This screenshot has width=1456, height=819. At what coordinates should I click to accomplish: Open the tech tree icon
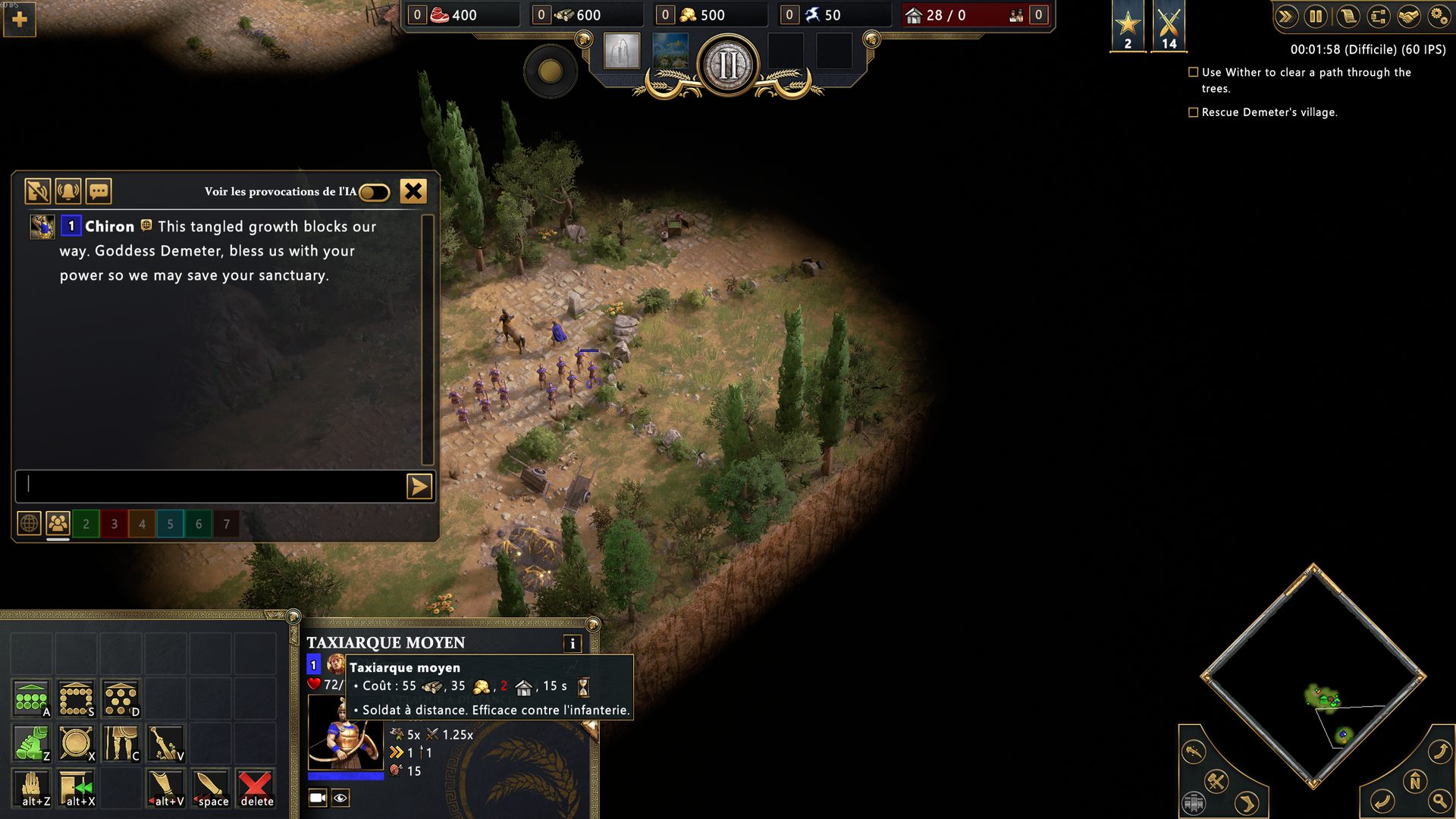[x=1378, y=17]
